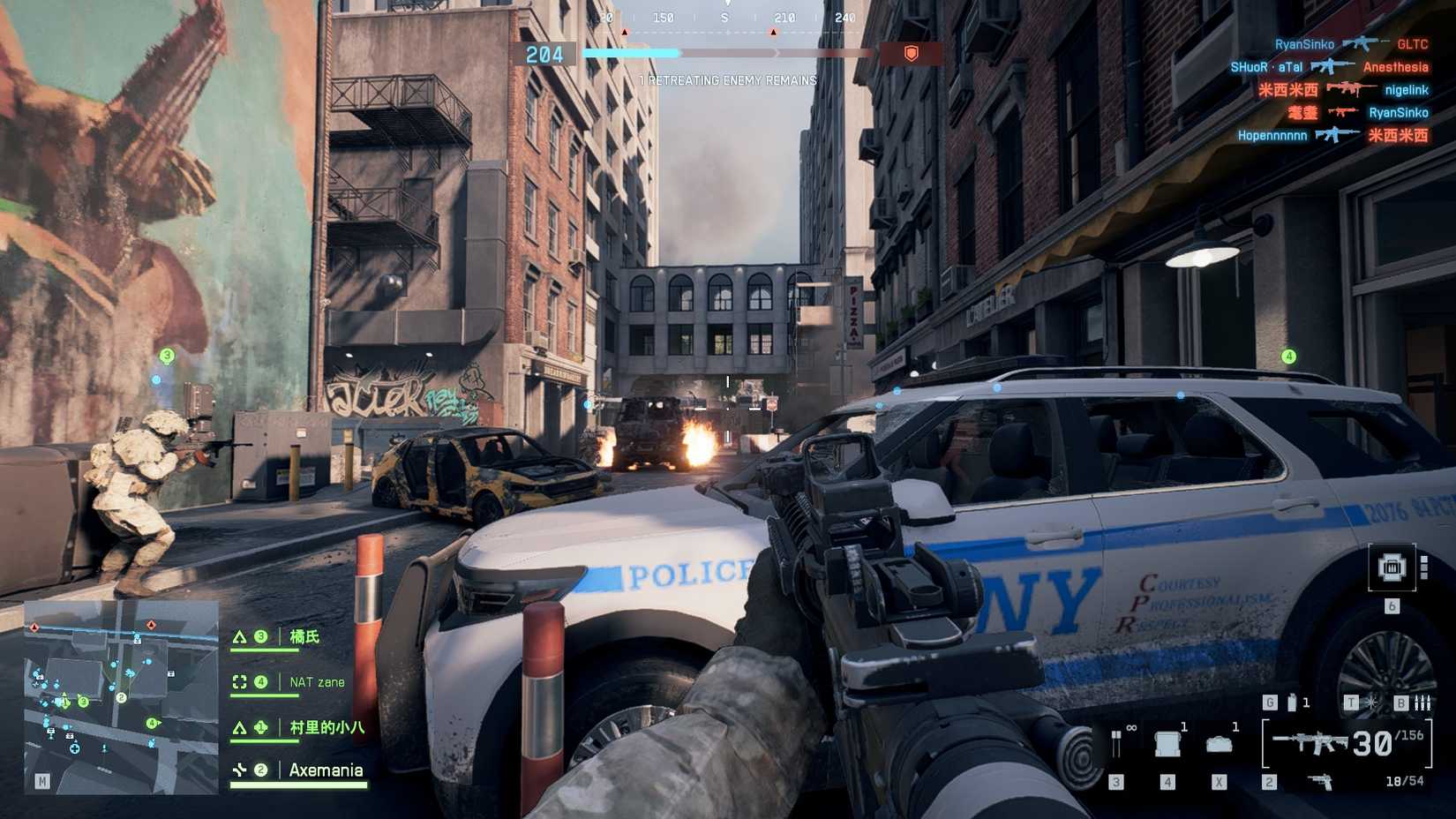Open the minimap in the corner
The width and height of the screenshot is (1456, 819).
[x=121, y=696]
